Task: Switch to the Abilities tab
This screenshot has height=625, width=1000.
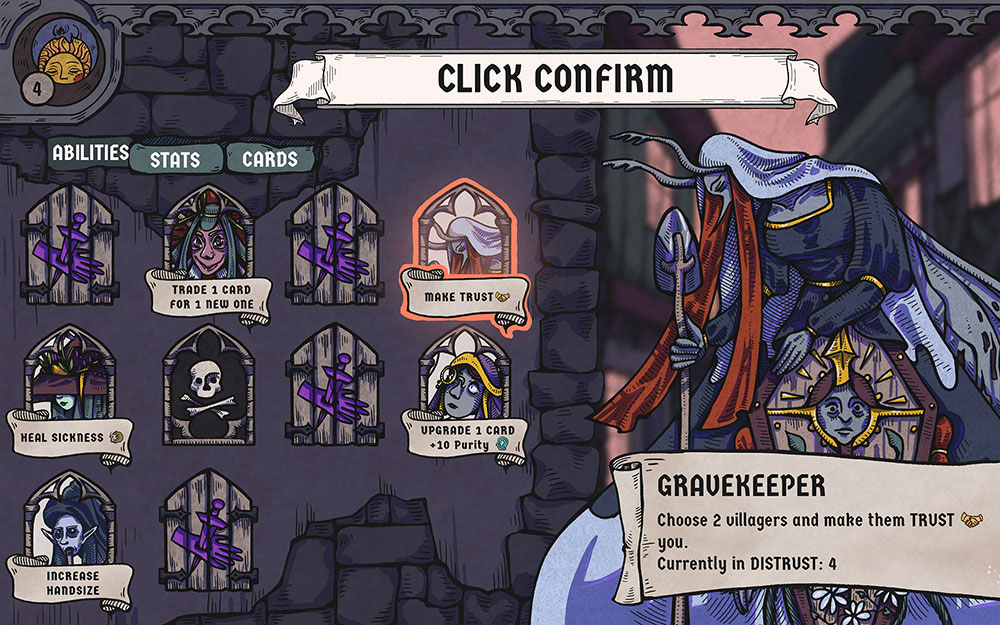Action: coord(90,154)
